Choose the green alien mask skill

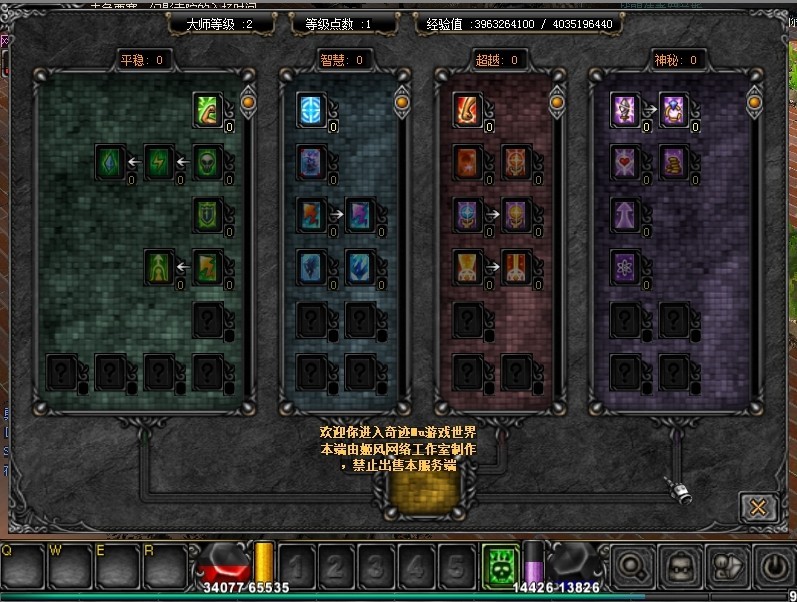pos(207,161)
